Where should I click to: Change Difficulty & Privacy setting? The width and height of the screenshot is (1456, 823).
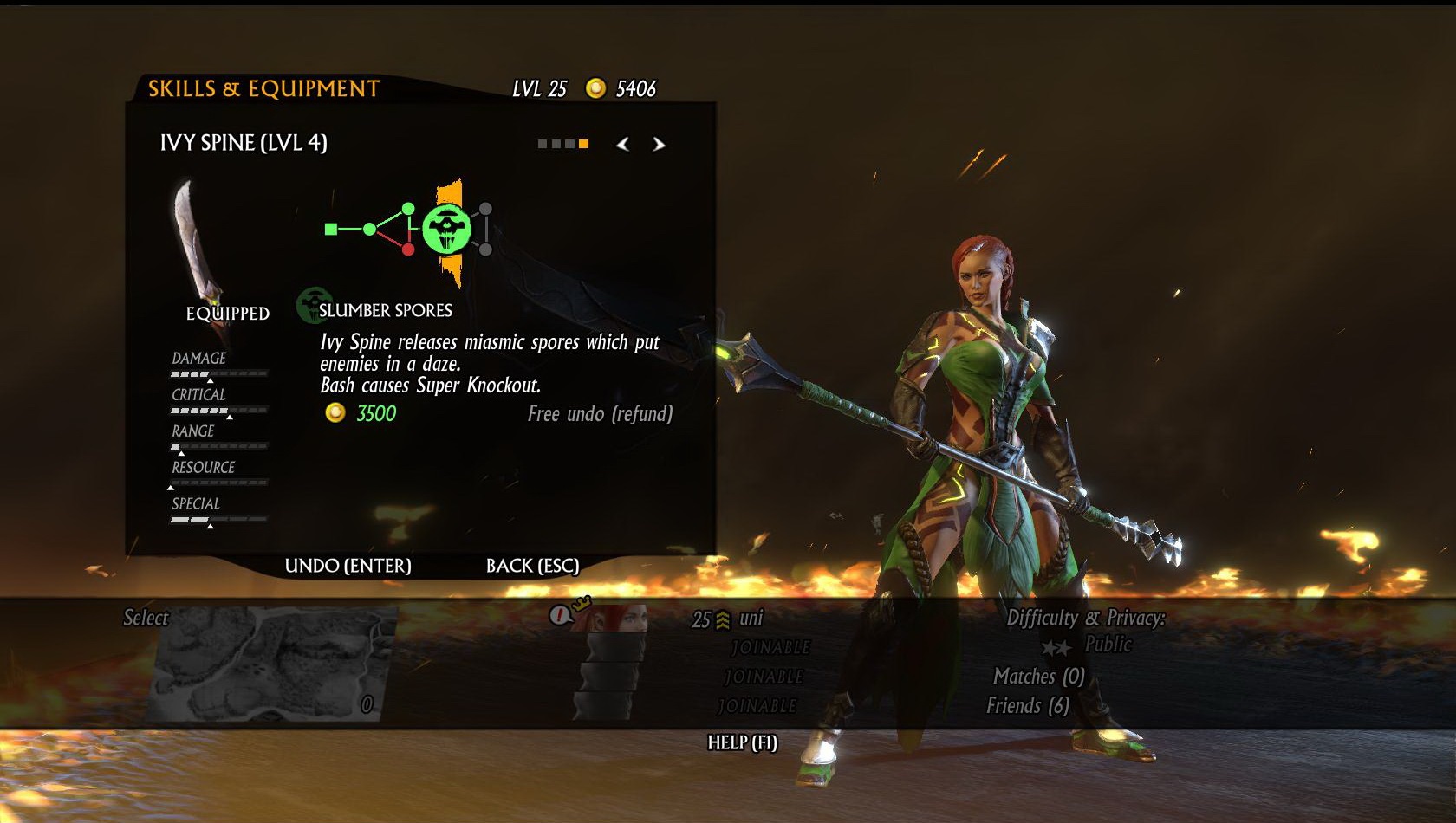(1086, 631)
